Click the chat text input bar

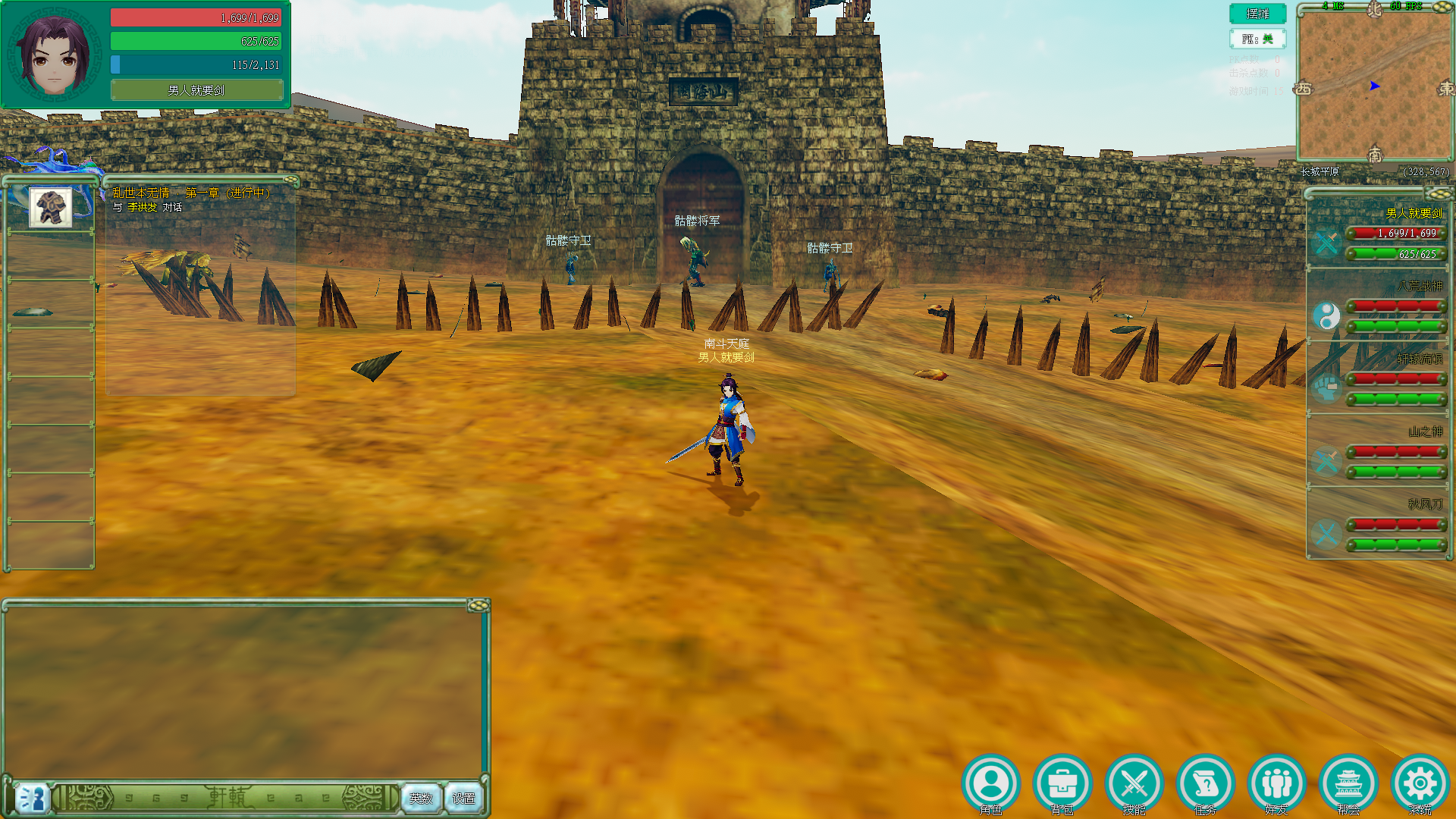[x=227, y=798]
